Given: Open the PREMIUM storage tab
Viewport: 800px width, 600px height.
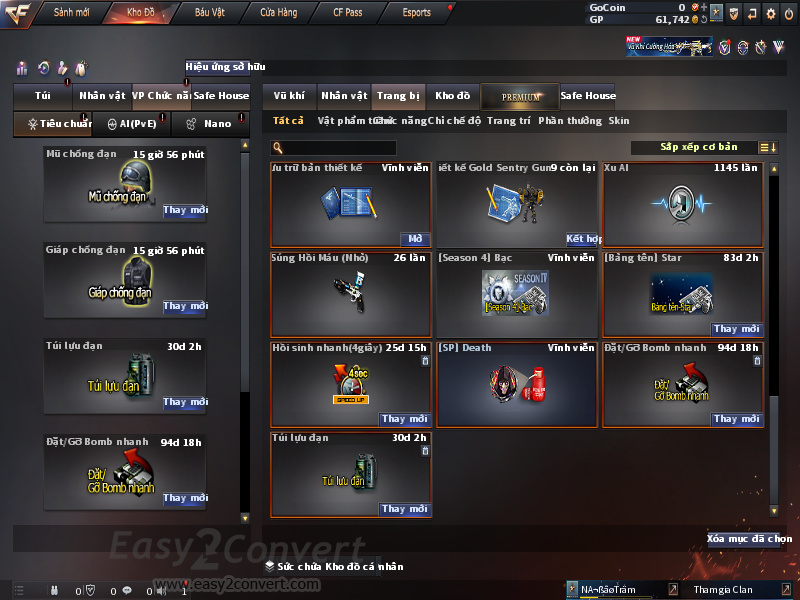Looking at the screenshot, I should pos(520,97).
